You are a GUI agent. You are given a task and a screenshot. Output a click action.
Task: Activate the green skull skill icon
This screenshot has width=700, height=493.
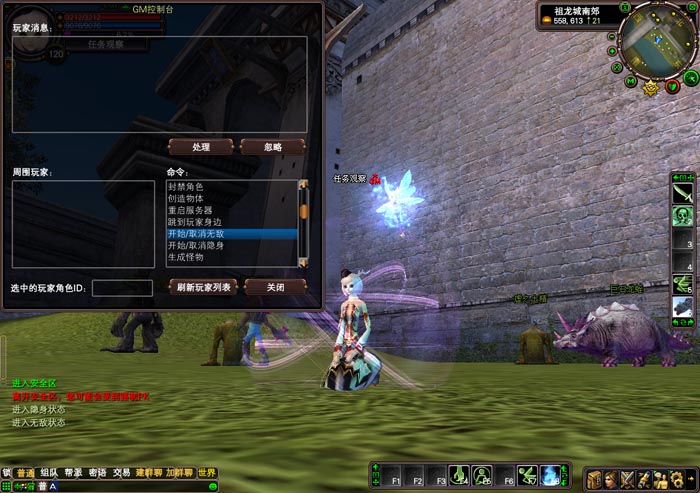(683, 216)
